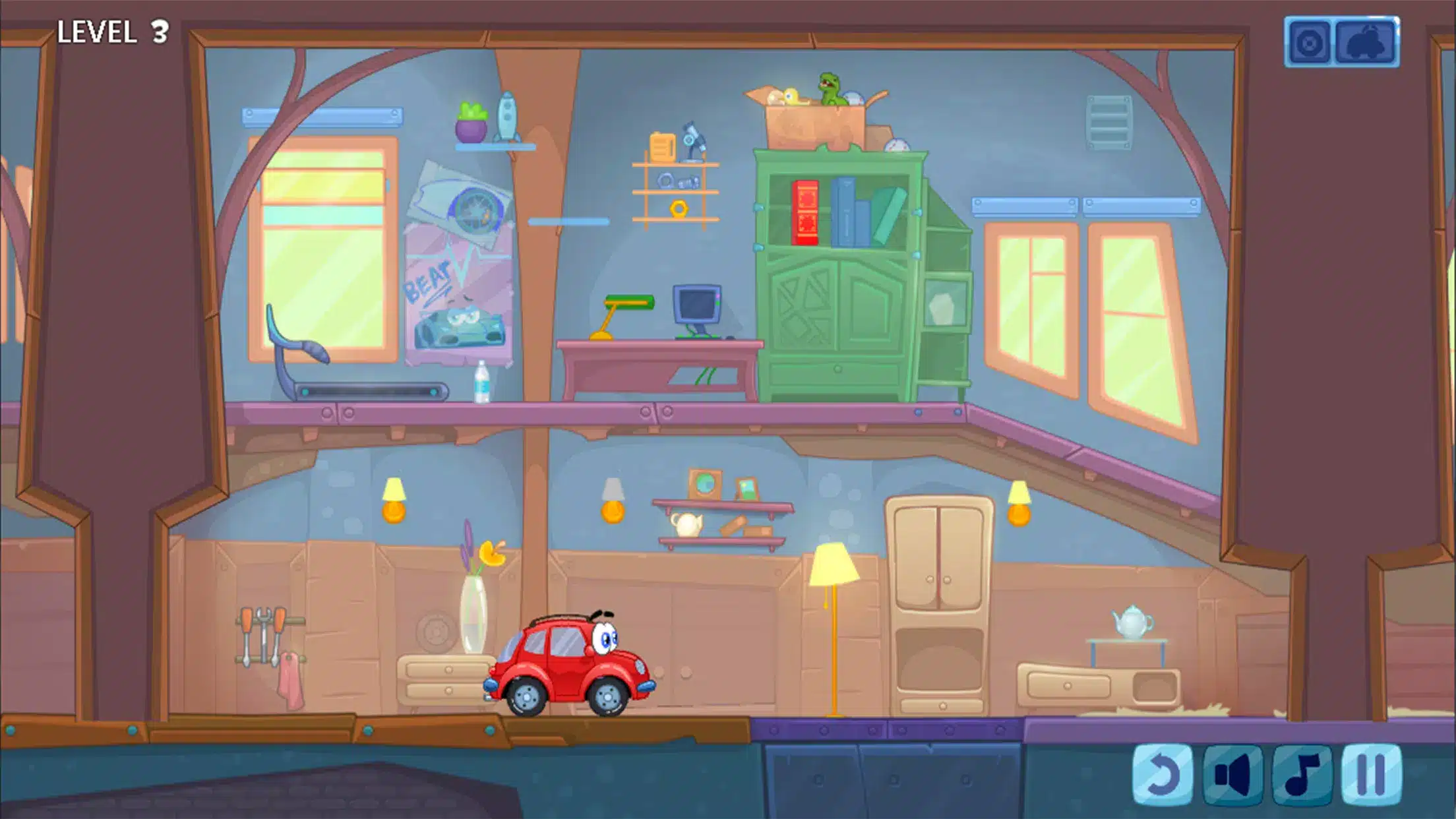Toggle music with the note button
This screenshot has width=1456, height=819.
pos(1302,775)
